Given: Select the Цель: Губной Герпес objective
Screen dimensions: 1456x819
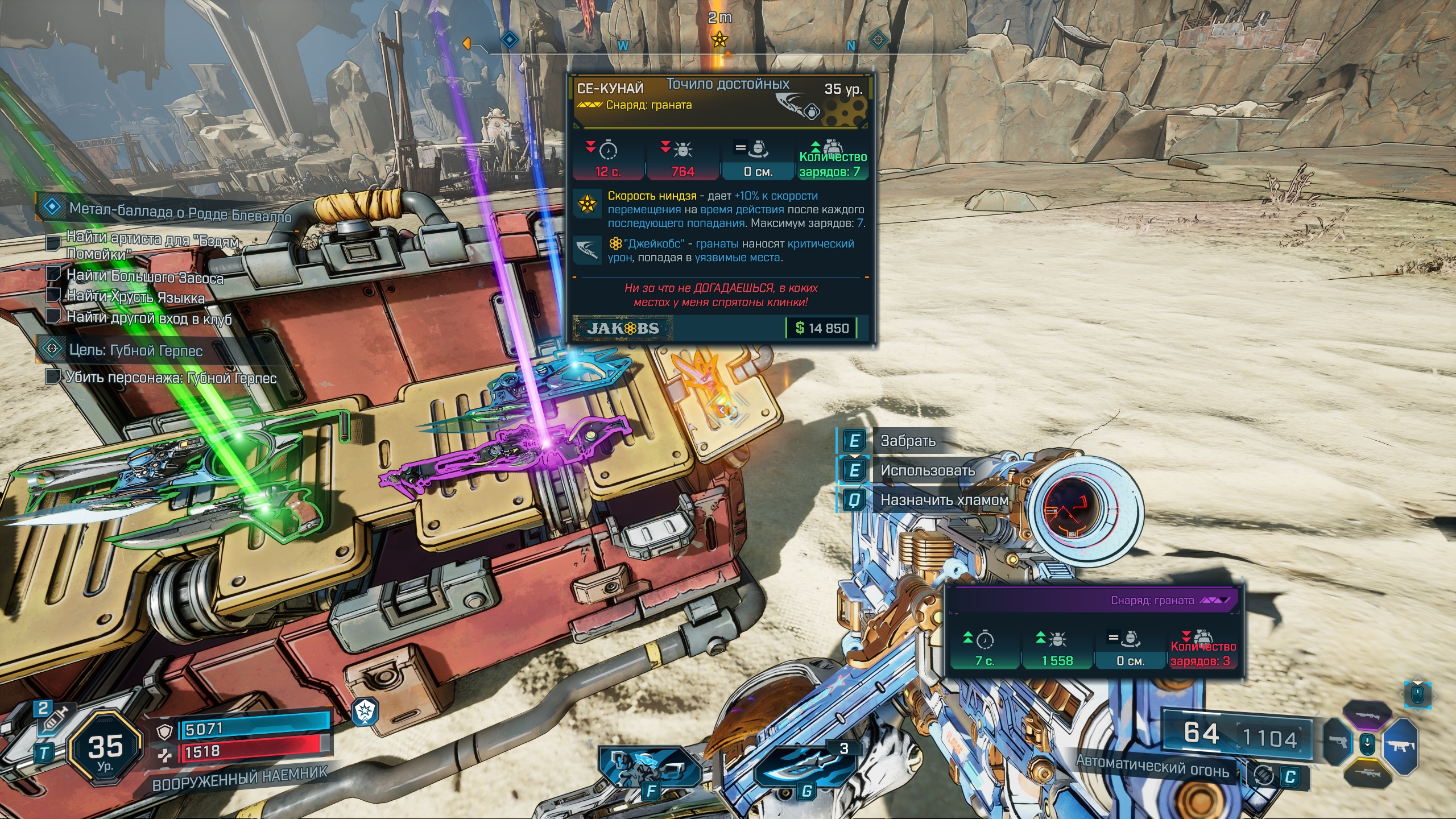Looking at the screenshot, I should 135,350.
